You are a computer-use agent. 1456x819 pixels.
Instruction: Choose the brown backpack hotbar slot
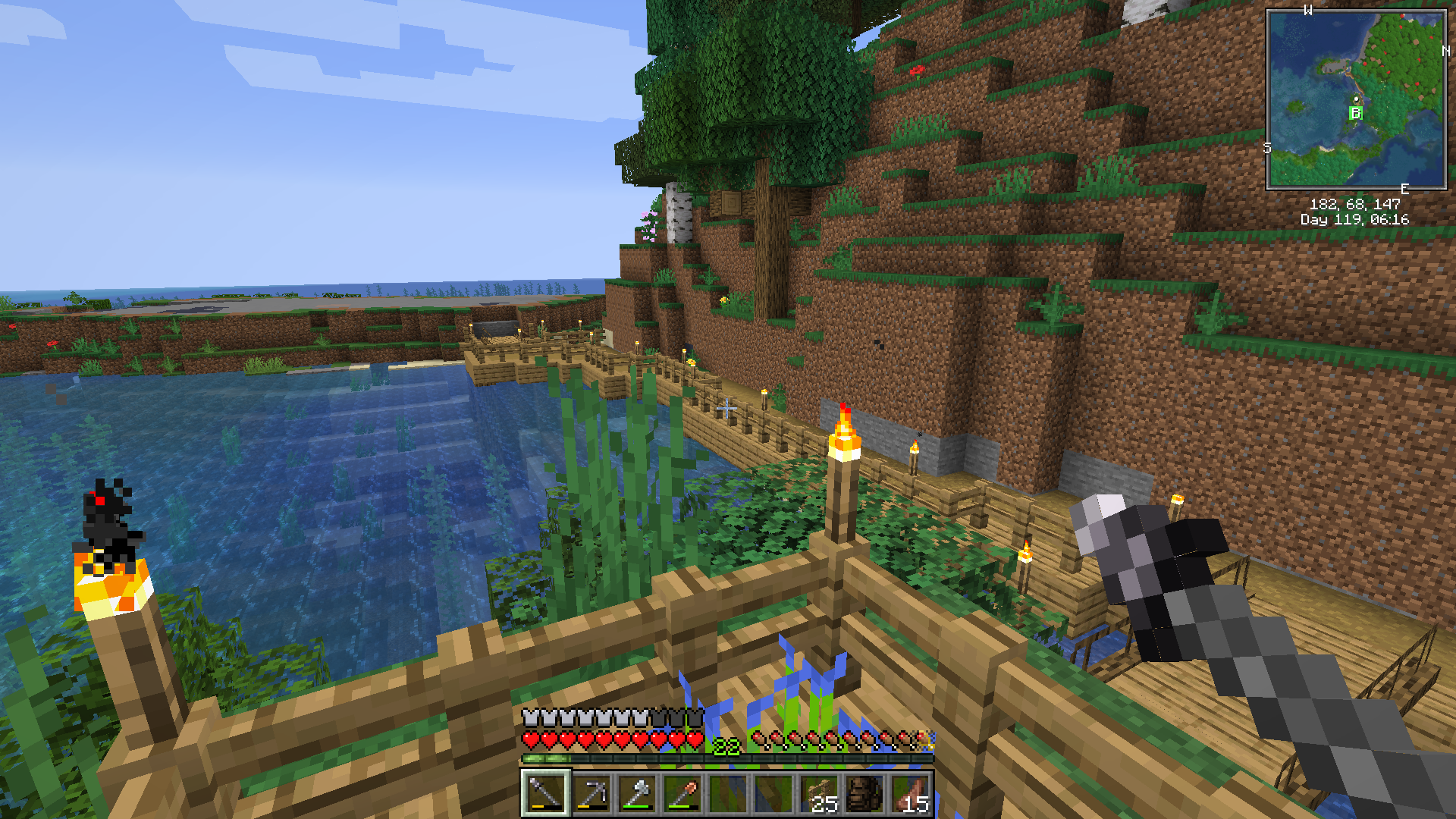tap(864, 793)
